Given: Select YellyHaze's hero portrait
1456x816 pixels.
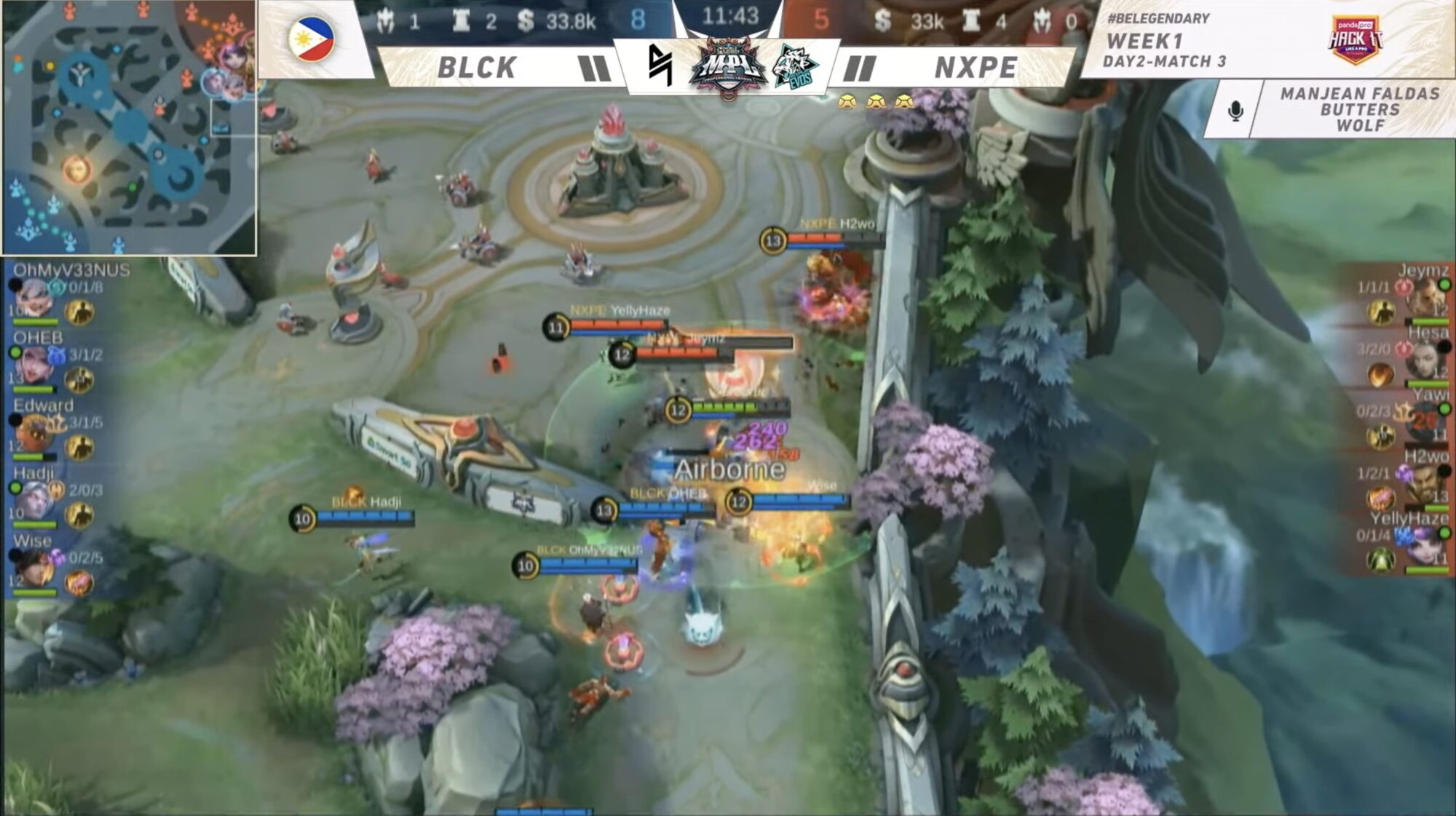Looking at the screenshot, I should click(x=1425, y=547).
